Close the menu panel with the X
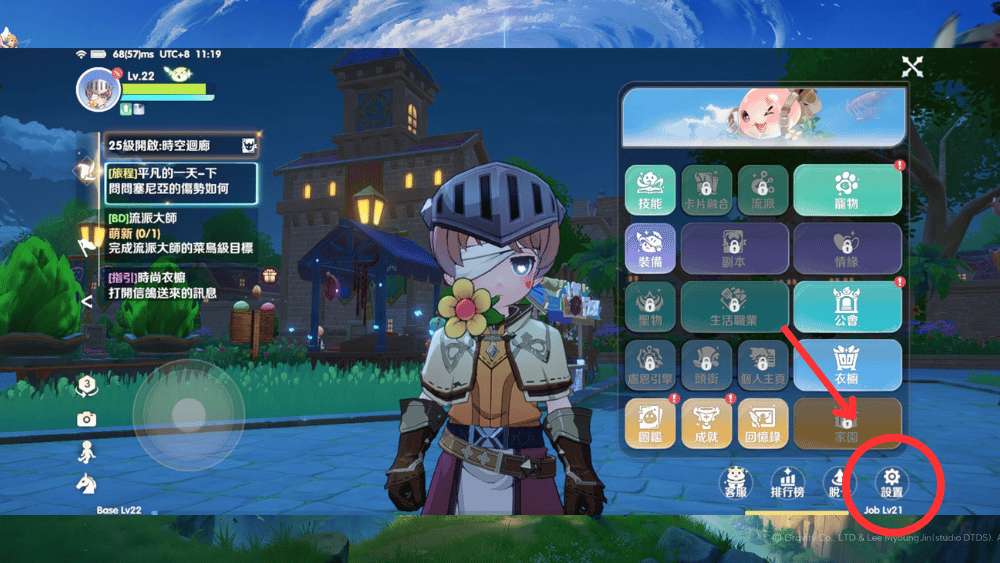Viewport: 1000px width, 563px height. [x=912, y=67]
